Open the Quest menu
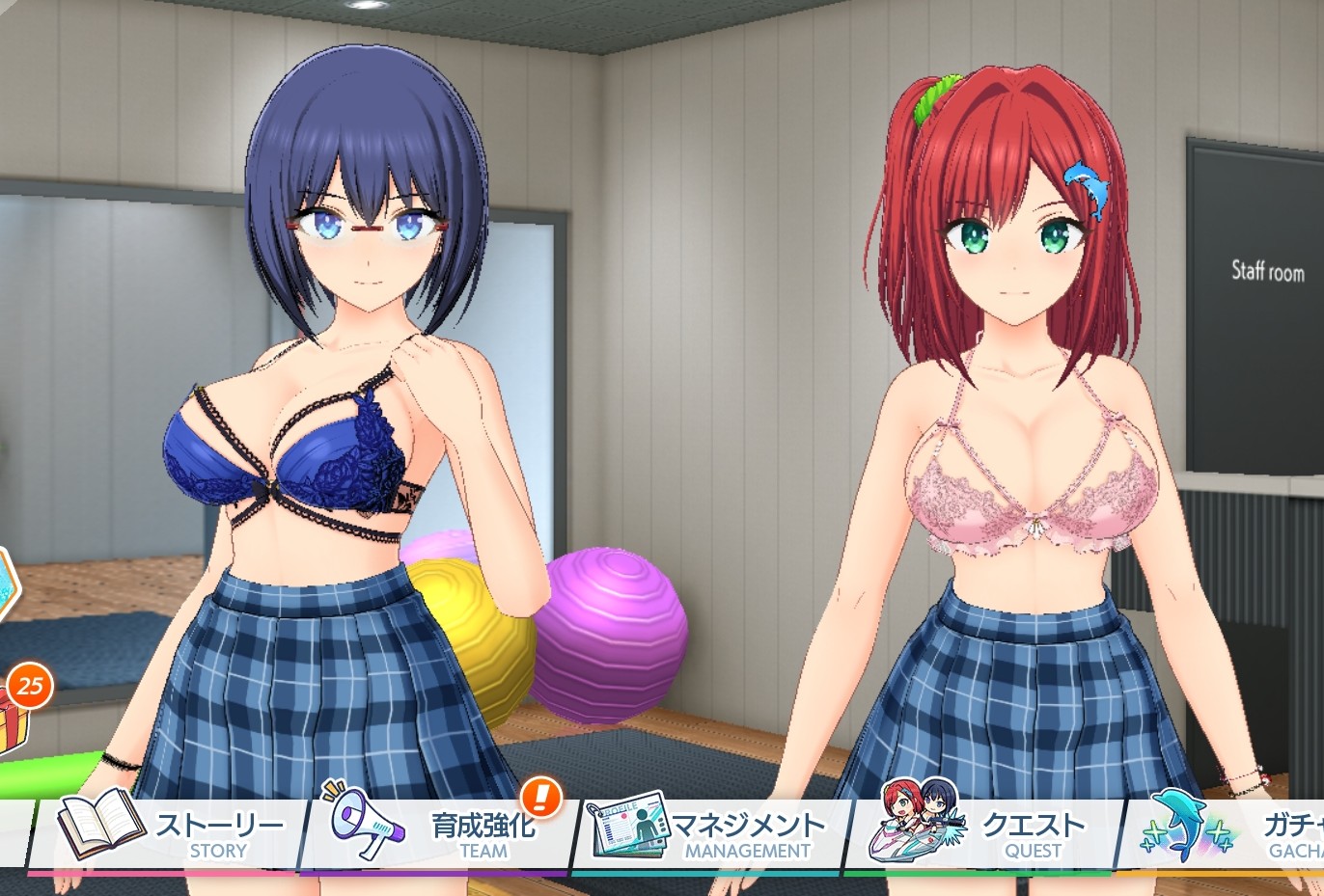 tap(984, 833)
